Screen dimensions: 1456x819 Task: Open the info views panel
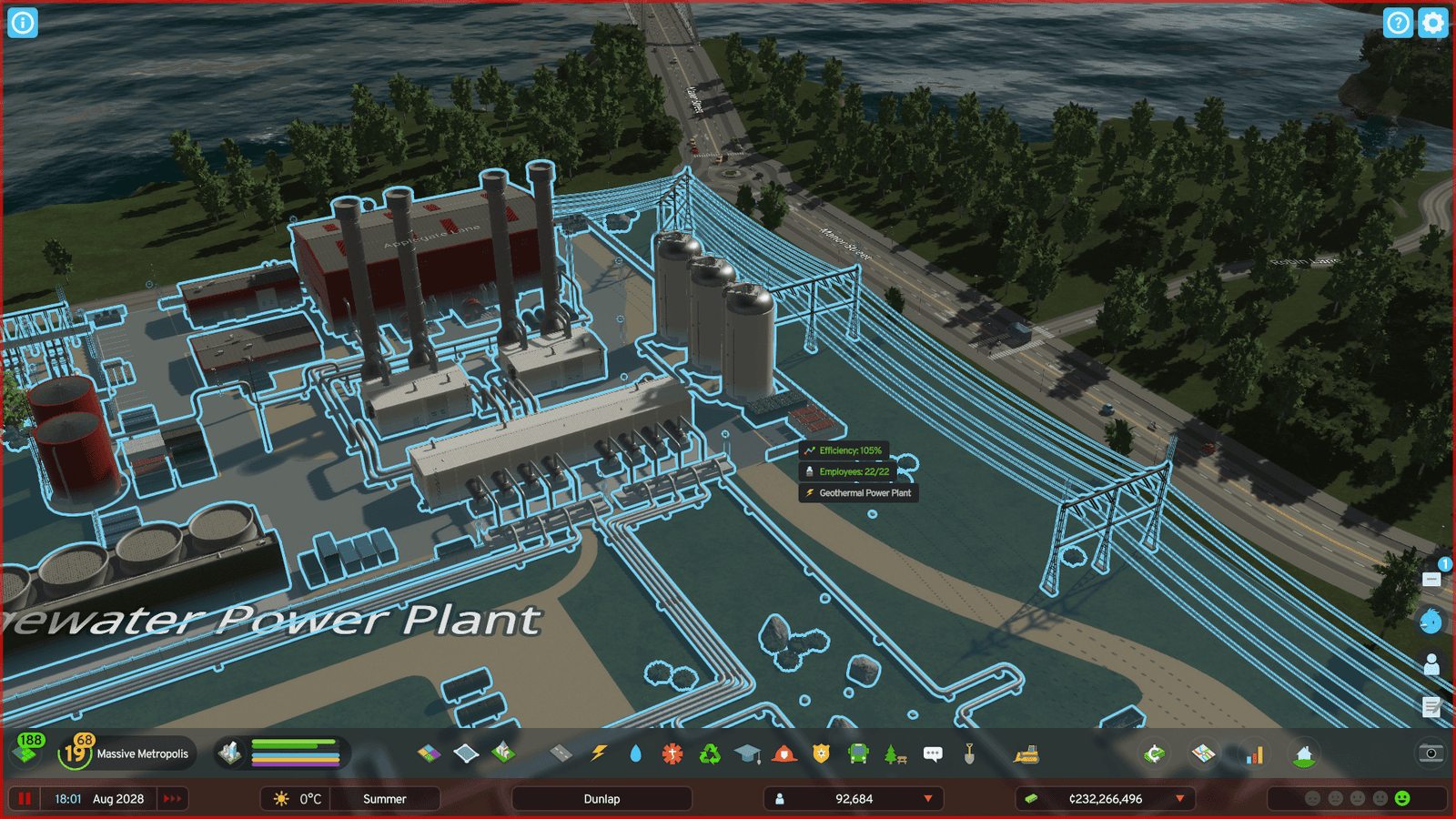coord(23,23)
